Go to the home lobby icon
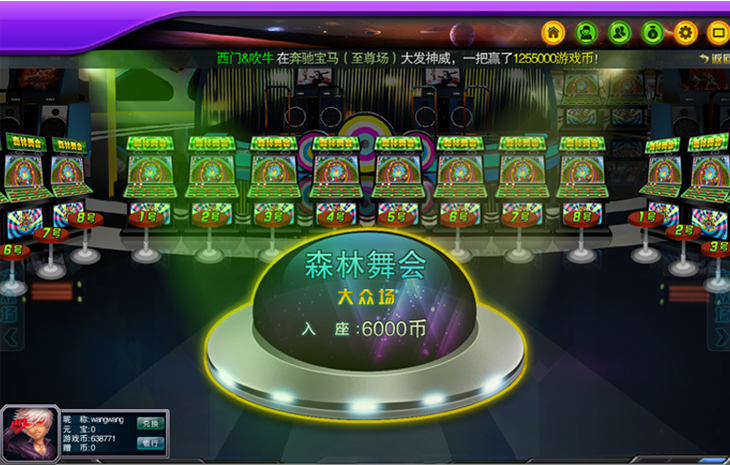 554,32
